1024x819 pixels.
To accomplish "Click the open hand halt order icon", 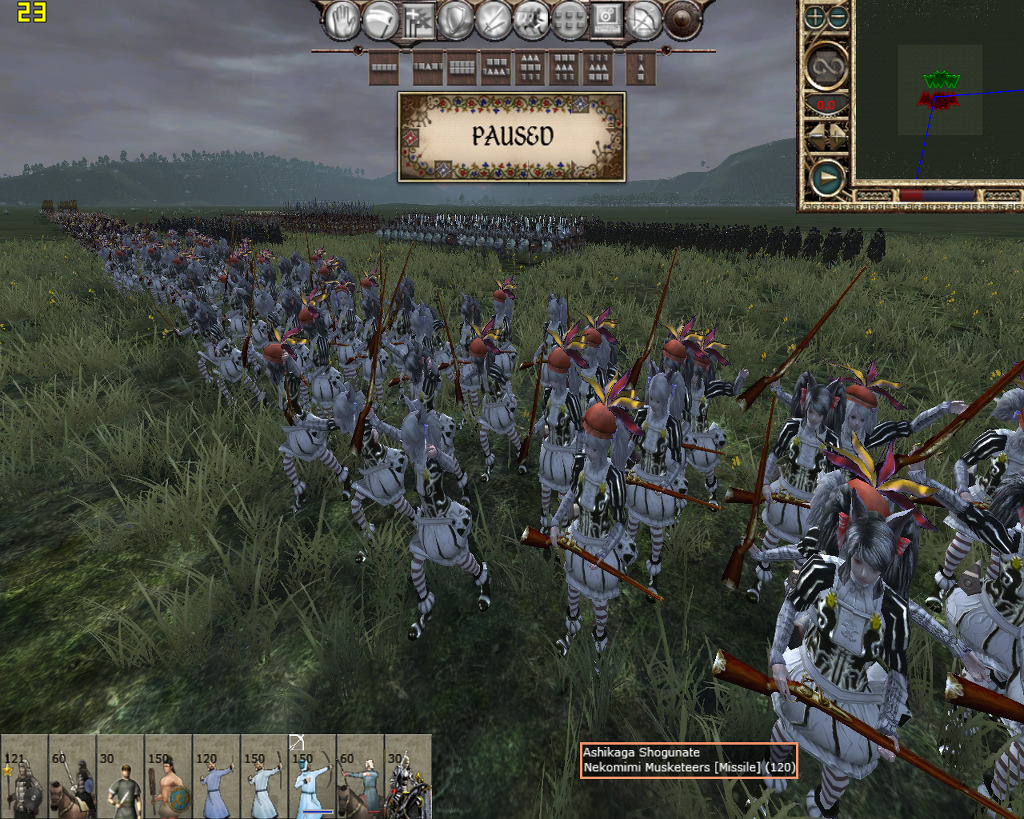I will [342, 19].
